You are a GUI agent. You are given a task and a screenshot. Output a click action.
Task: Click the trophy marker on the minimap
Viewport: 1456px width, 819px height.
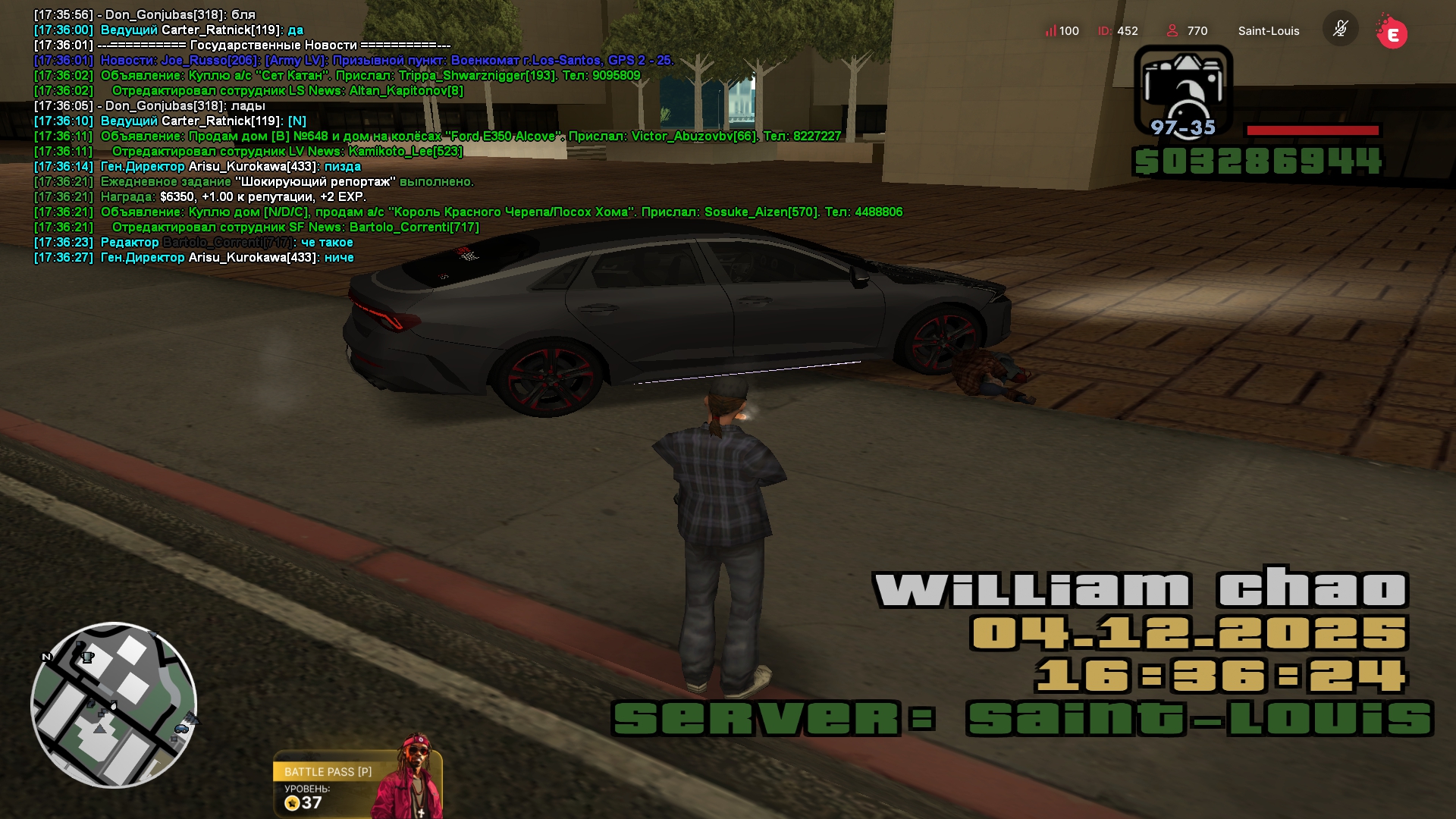coord(88,657)
